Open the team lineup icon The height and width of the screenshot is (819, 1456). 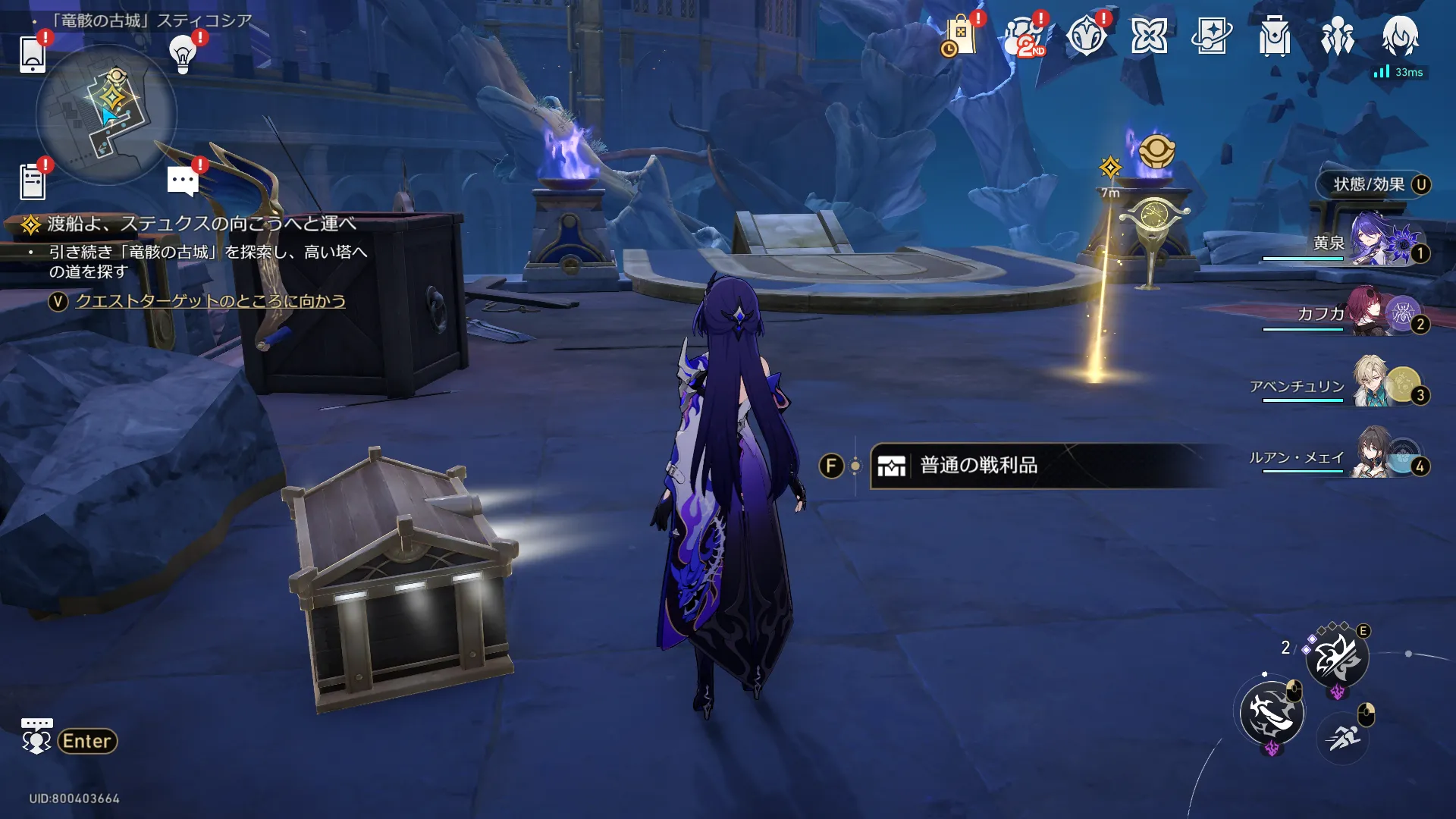[1337, 36]
